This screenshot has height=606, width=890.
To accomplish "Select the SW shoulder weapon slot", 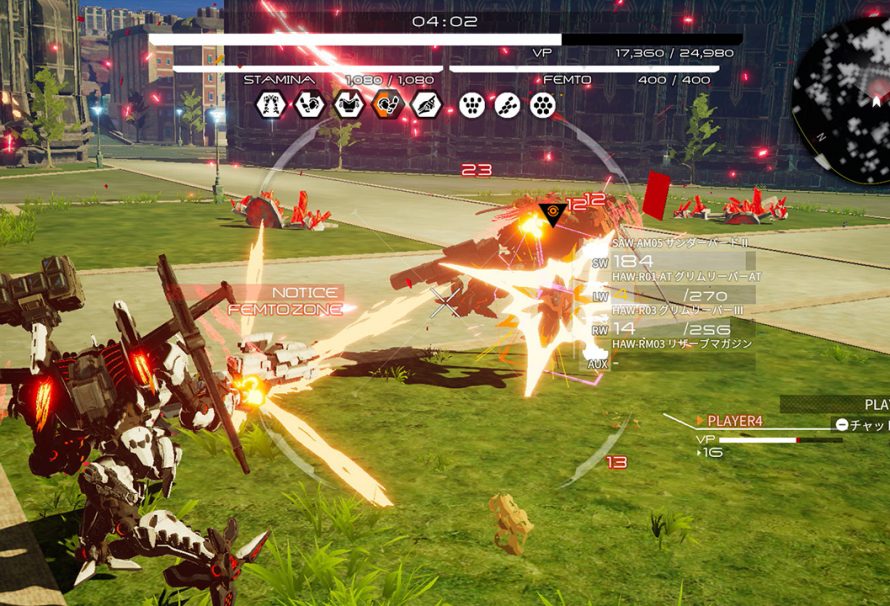I will click(x=672, y=262).
